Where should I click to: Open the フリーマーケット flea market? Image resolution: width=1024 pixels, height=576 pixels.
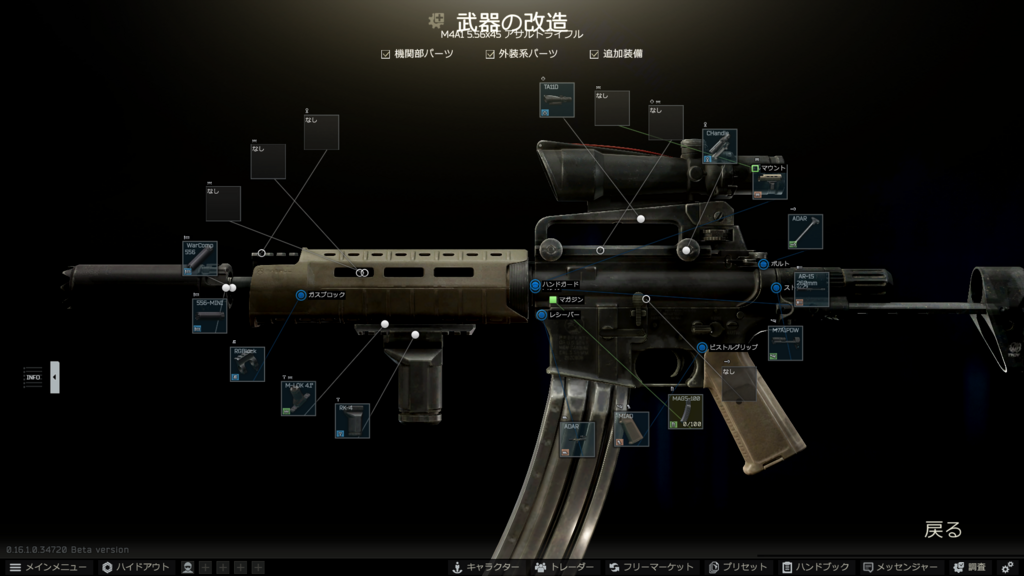651,567
